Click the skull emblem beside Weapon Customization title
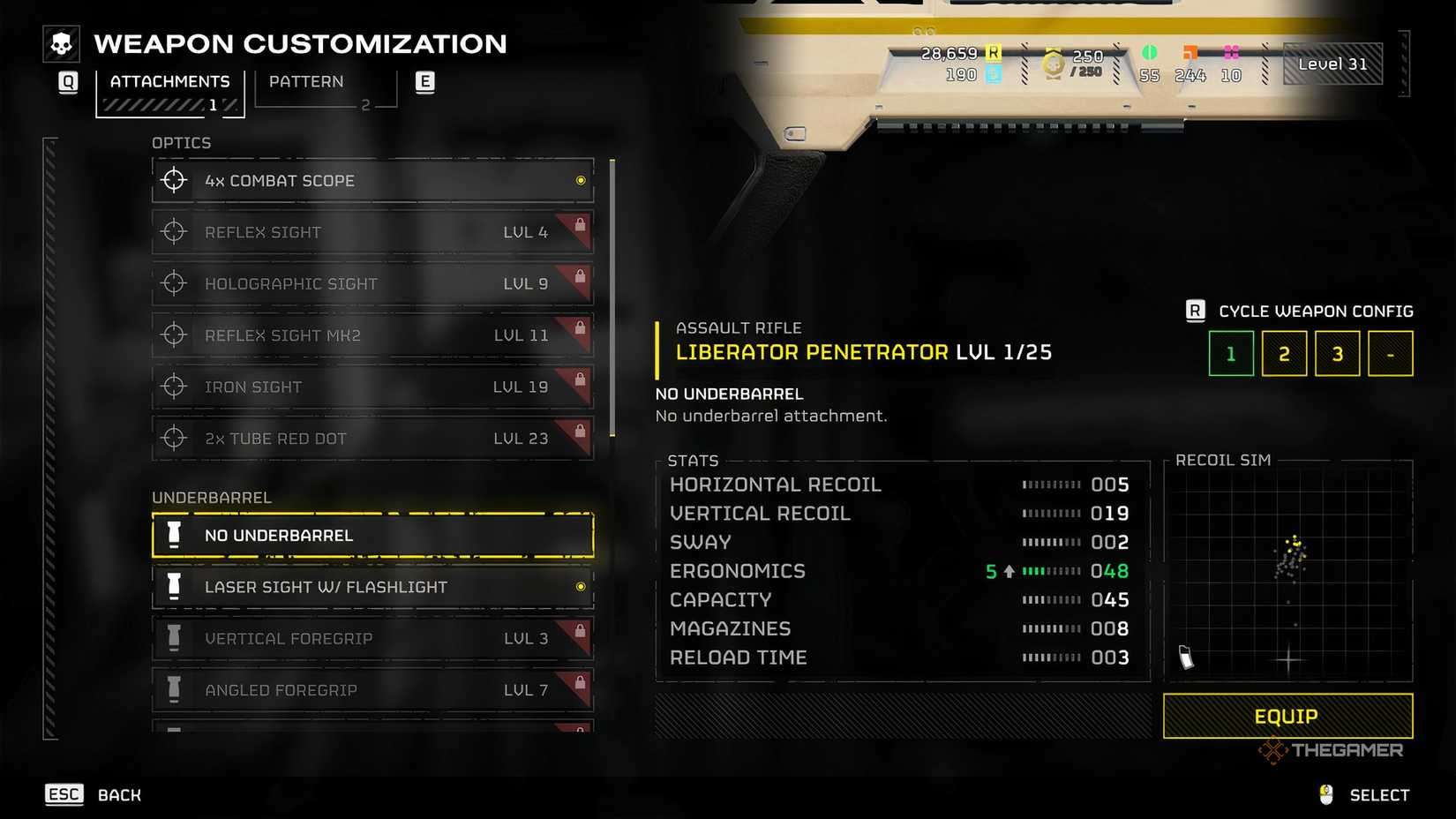 pos(60,42)
